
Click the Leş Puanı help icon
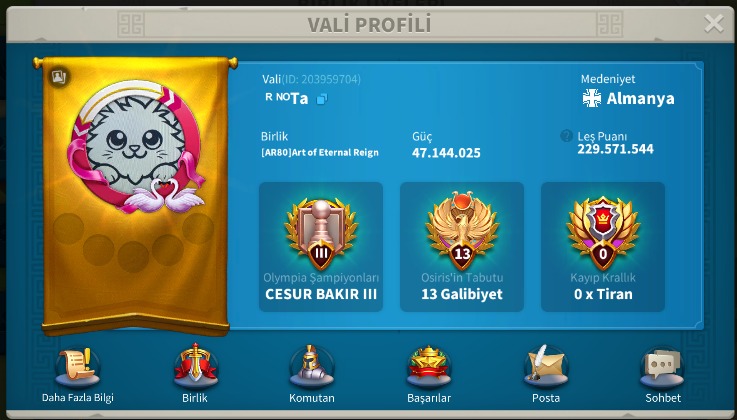point(567,135)
